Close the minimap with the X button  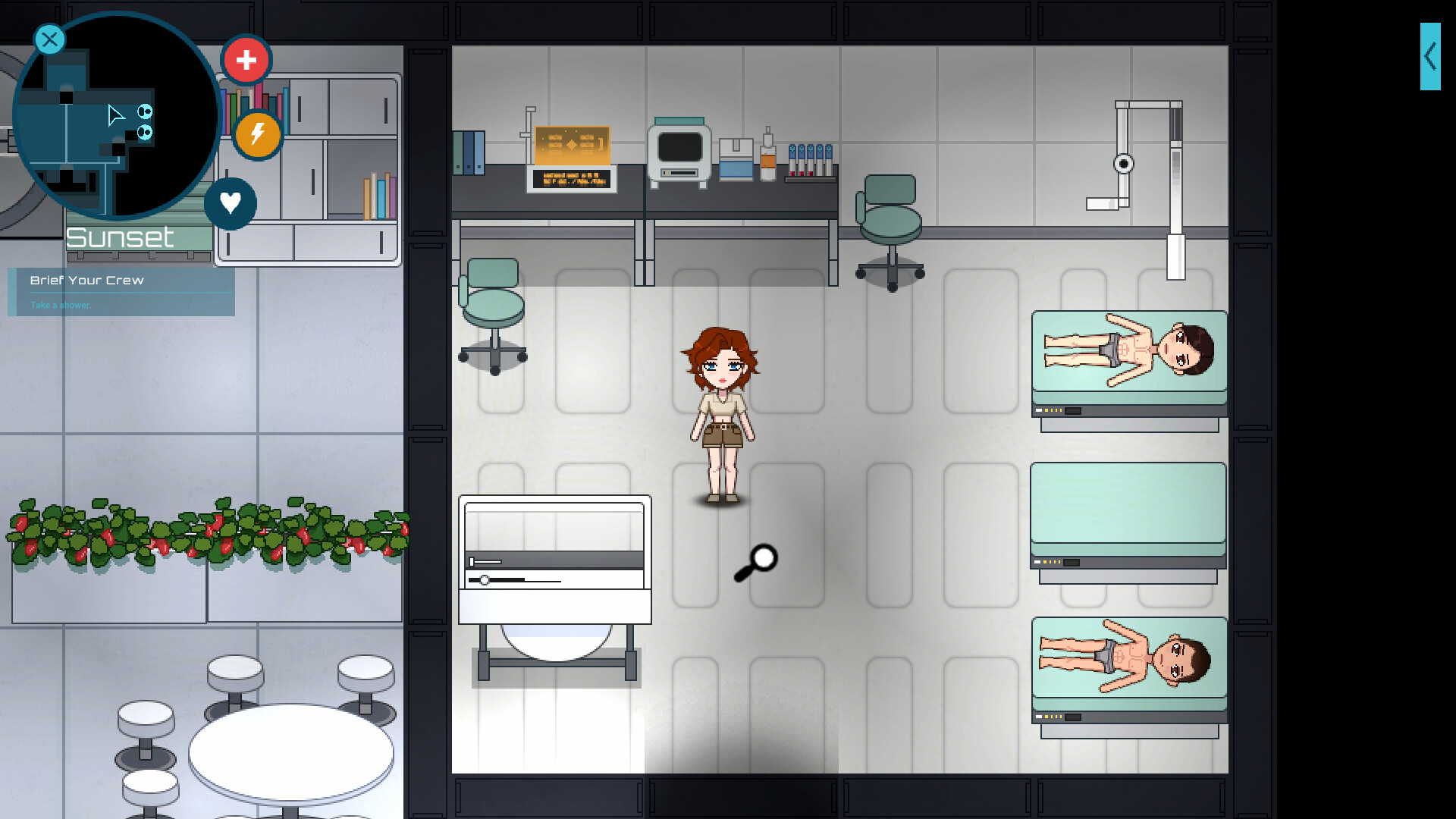click(49, 39)
